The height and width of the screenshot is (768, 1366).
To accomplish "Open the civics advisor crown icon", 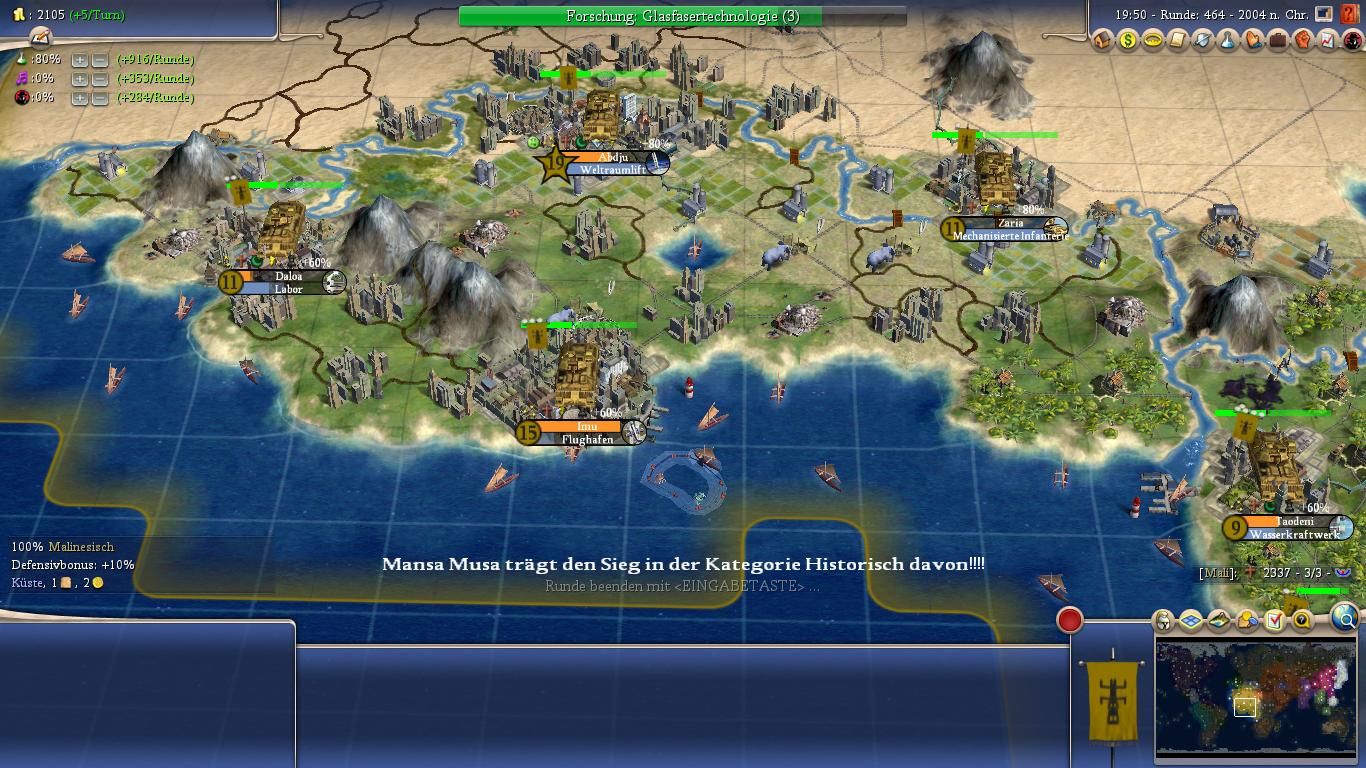I will click(x=1153, y=41).
